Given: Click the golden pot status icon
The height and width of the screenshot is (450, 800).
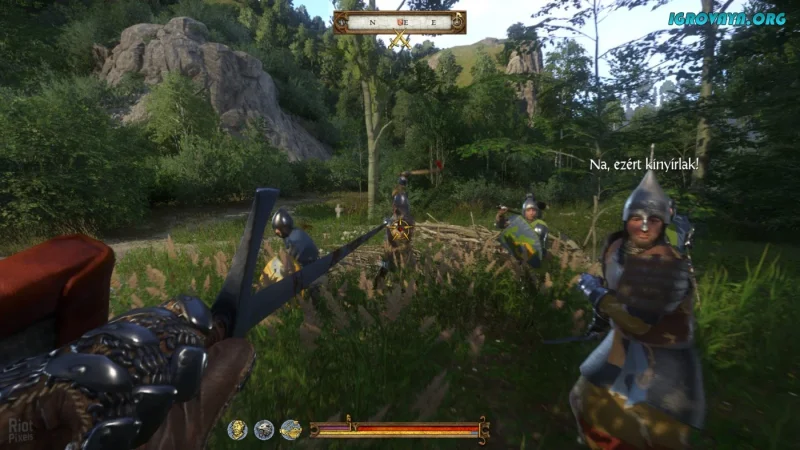Looking at the screenshot, I should click(x=291, y=430).
